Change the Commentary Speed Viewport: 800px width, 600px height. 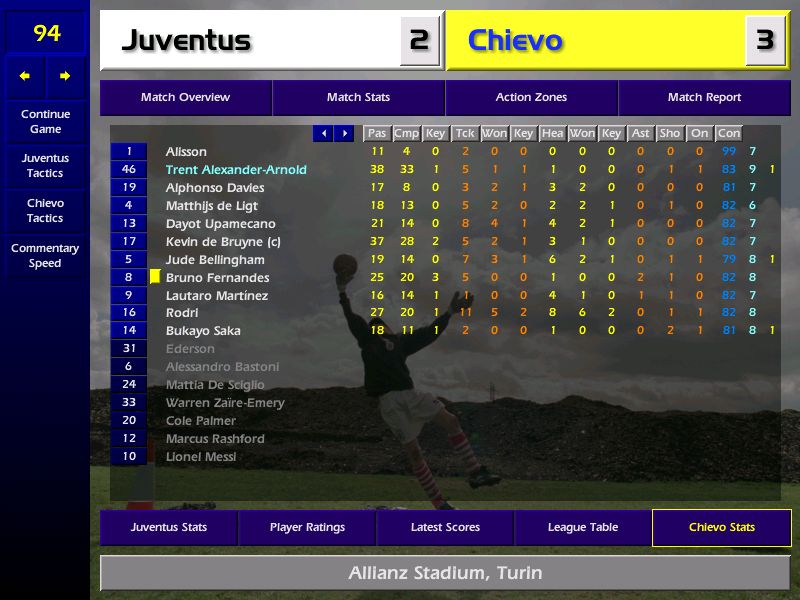[x=45, y=255]
